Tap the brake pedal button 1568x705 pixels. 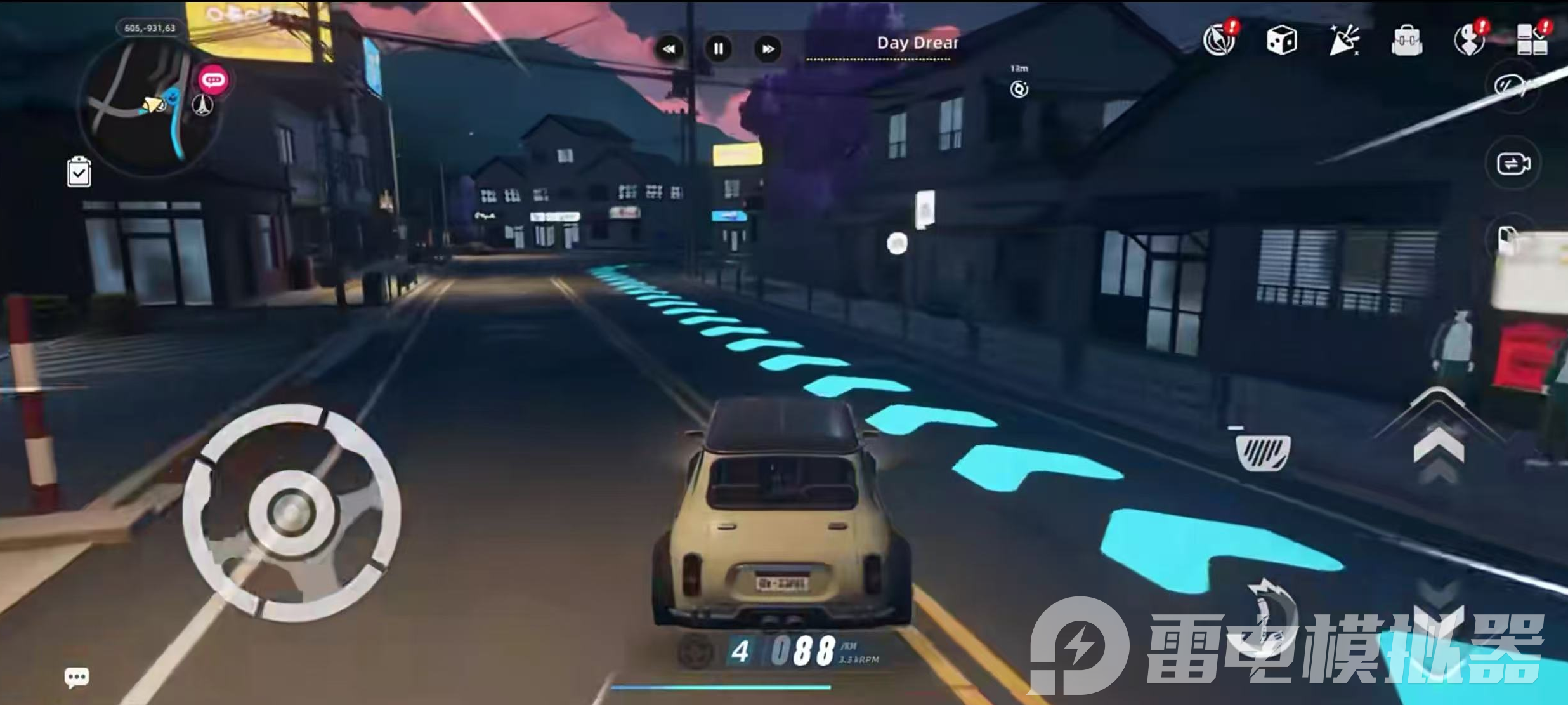[1263, 453]
